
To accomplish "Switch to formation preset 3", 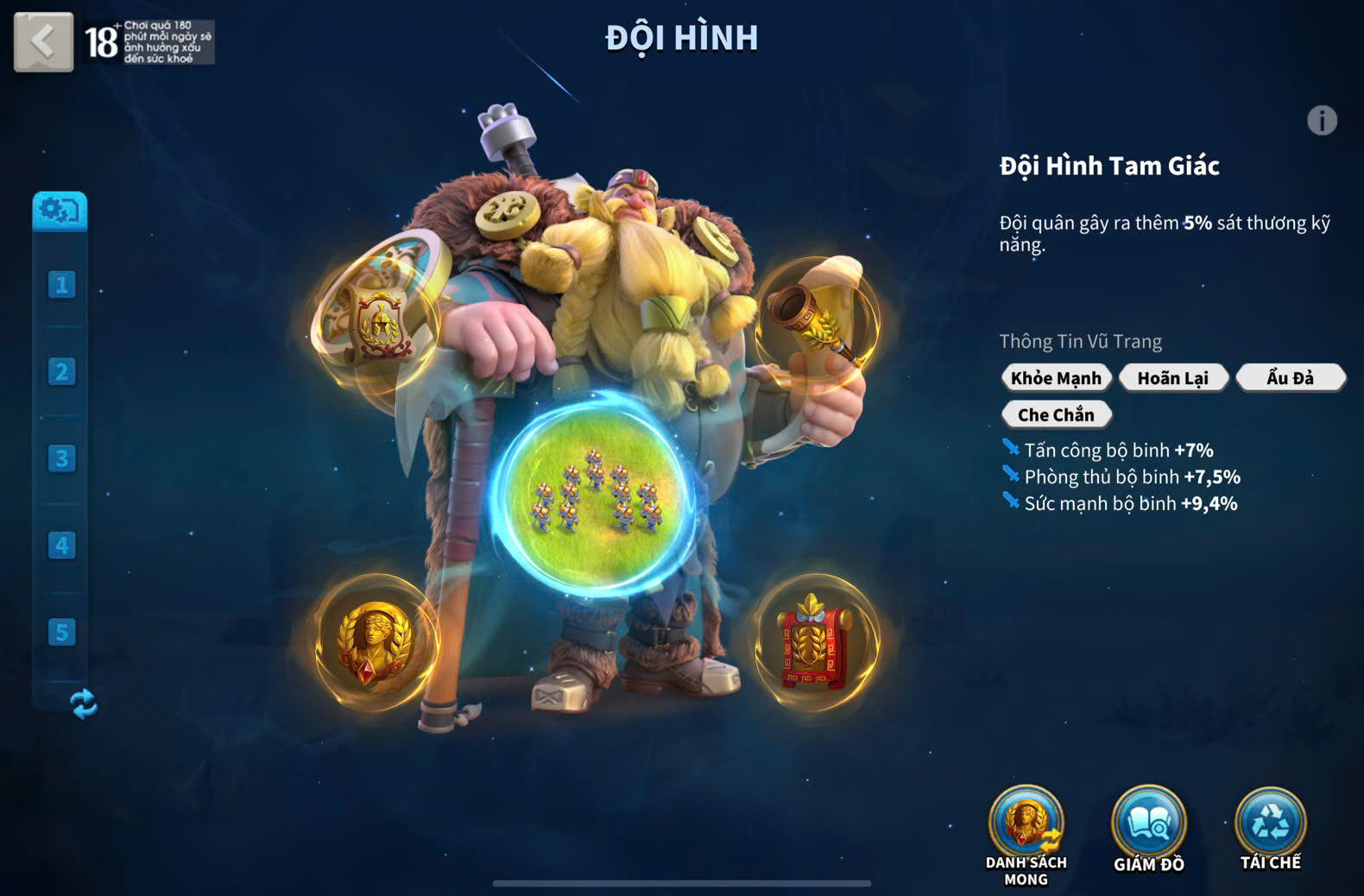I will pyautogui.click(x=61, y=458).
